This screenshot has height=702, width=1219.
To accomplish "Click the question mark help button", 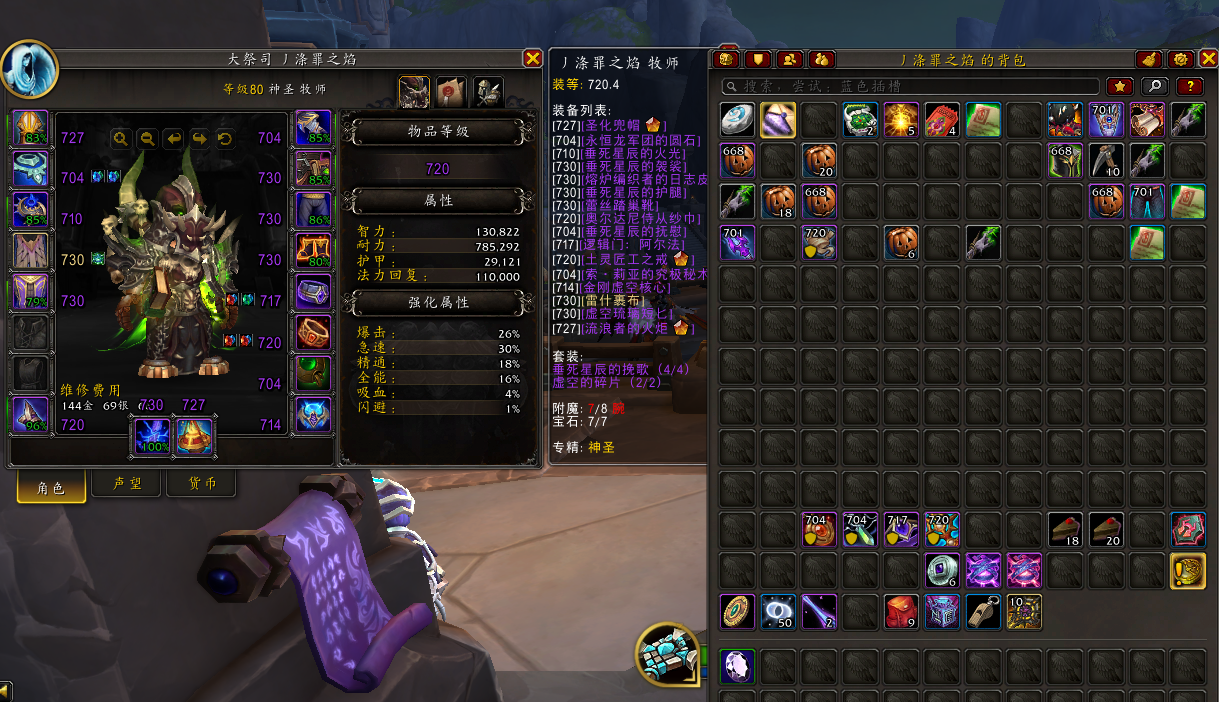I will [x=1189, y=87].
